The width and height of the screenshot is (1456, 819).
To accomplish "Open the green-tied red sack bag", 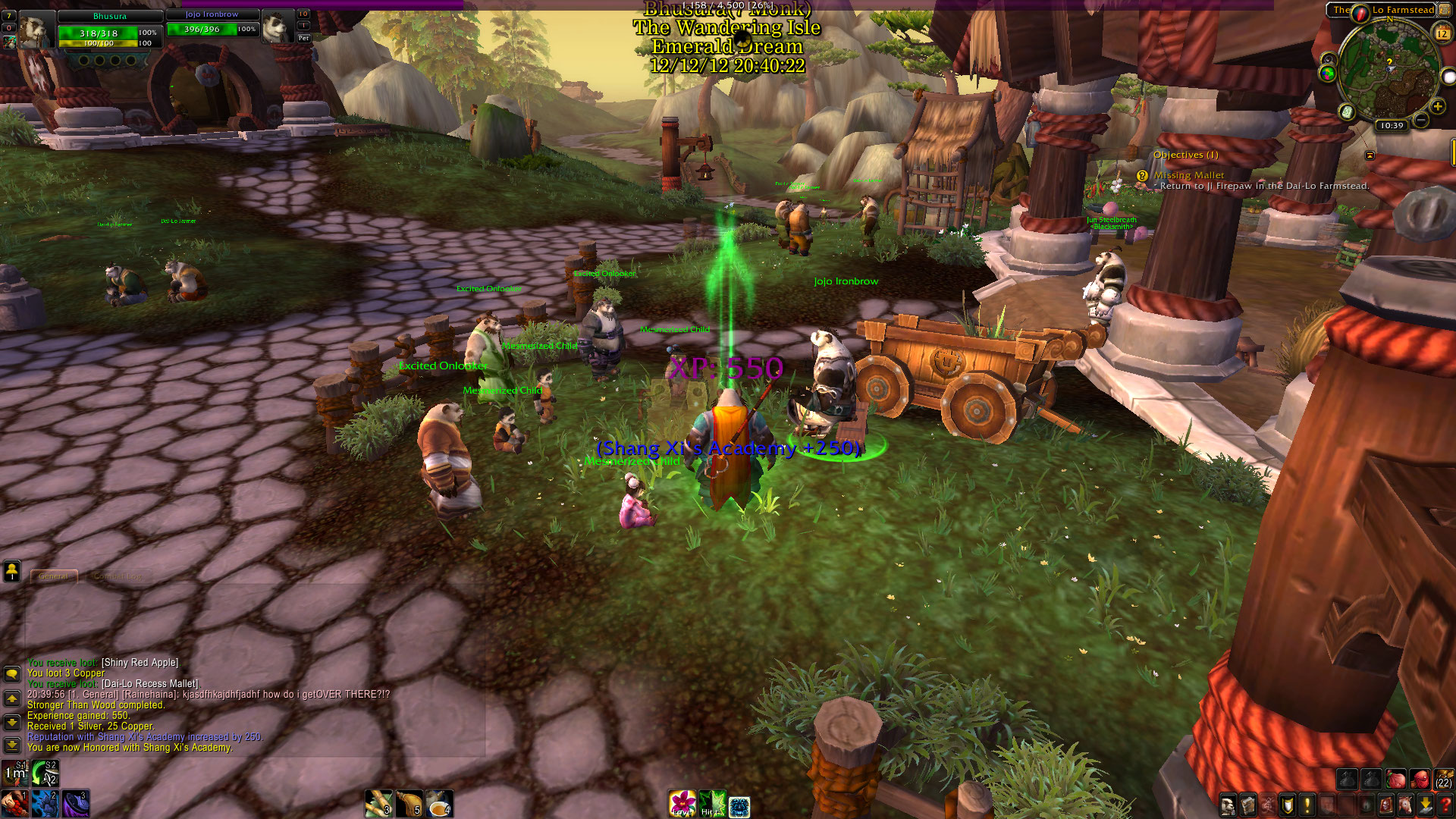I will pos(1396,779).
